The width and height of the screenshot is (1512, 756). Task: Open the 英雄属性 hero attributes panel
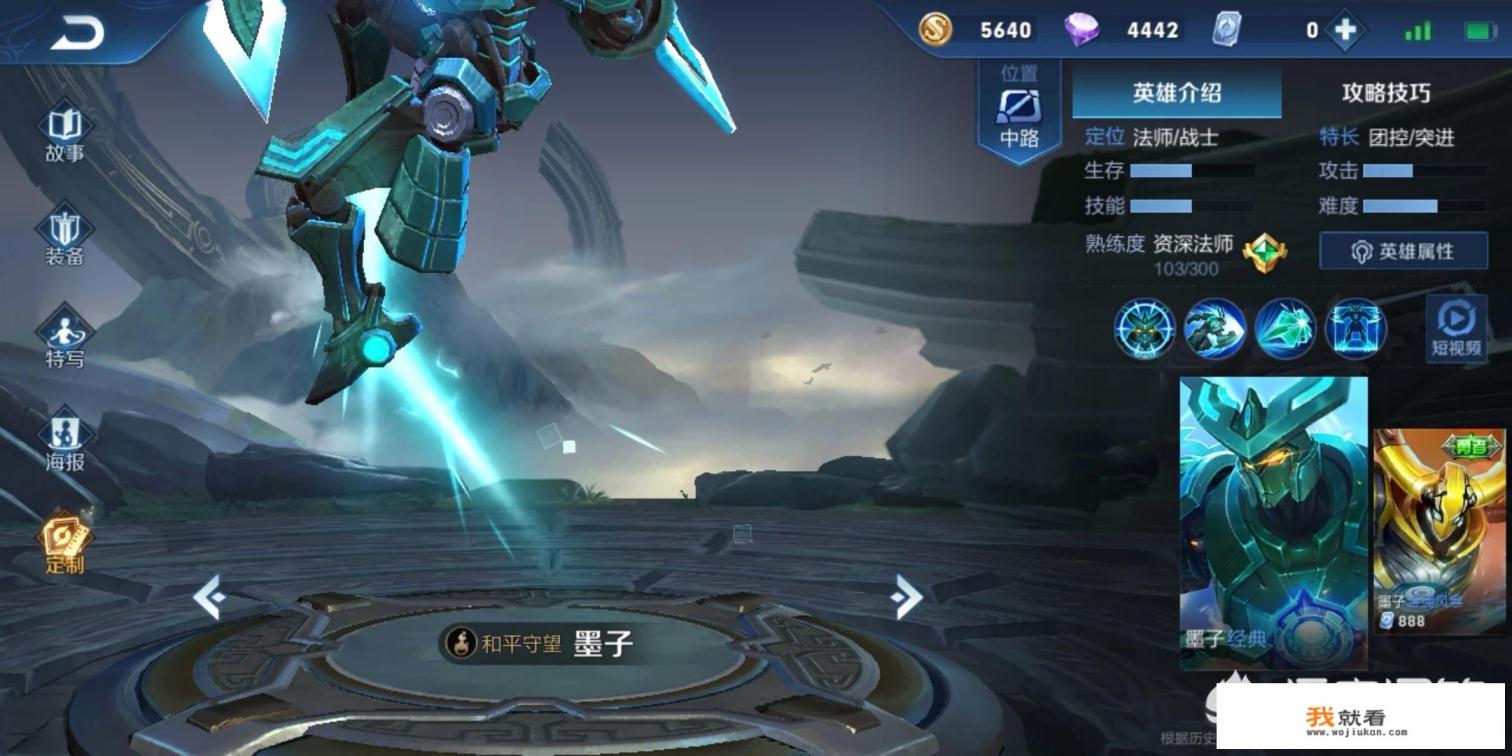coord(1403,251)
